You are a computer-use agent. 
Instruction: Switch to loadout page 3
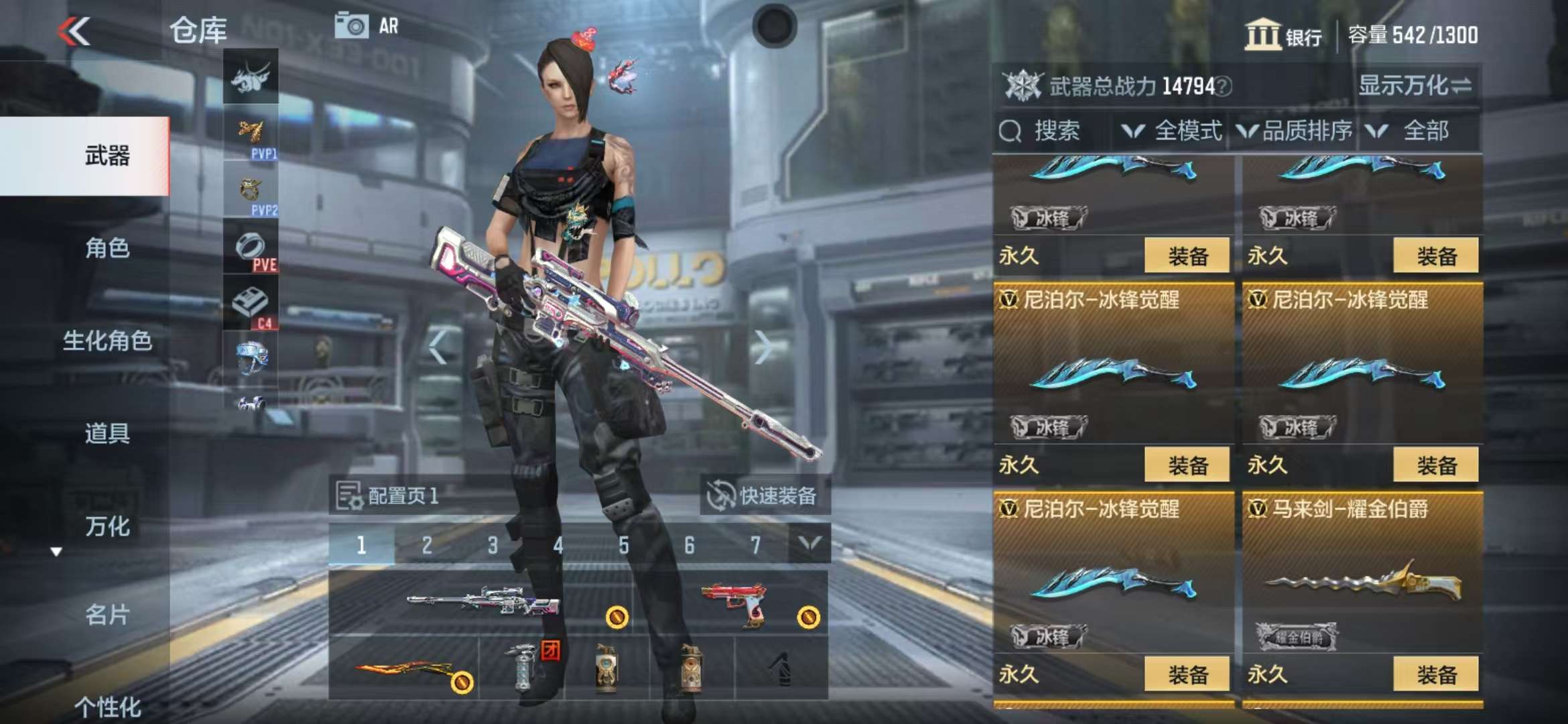(x=493, y=546)
